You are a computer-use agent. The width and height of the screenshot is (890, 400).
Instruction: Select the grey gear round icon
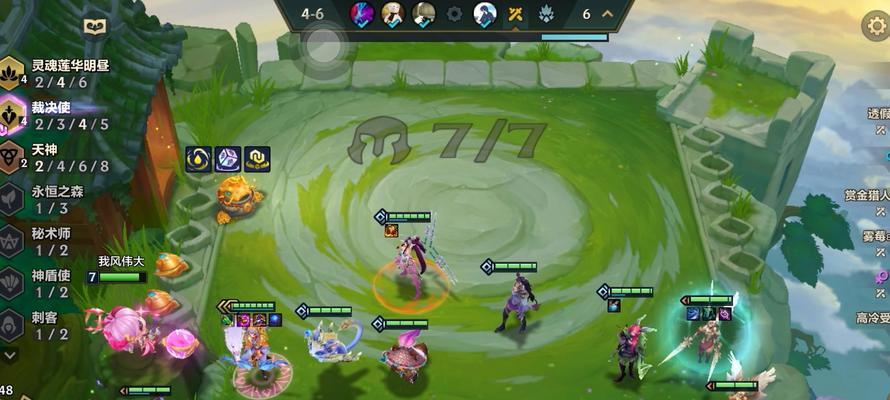click(454, 14)
